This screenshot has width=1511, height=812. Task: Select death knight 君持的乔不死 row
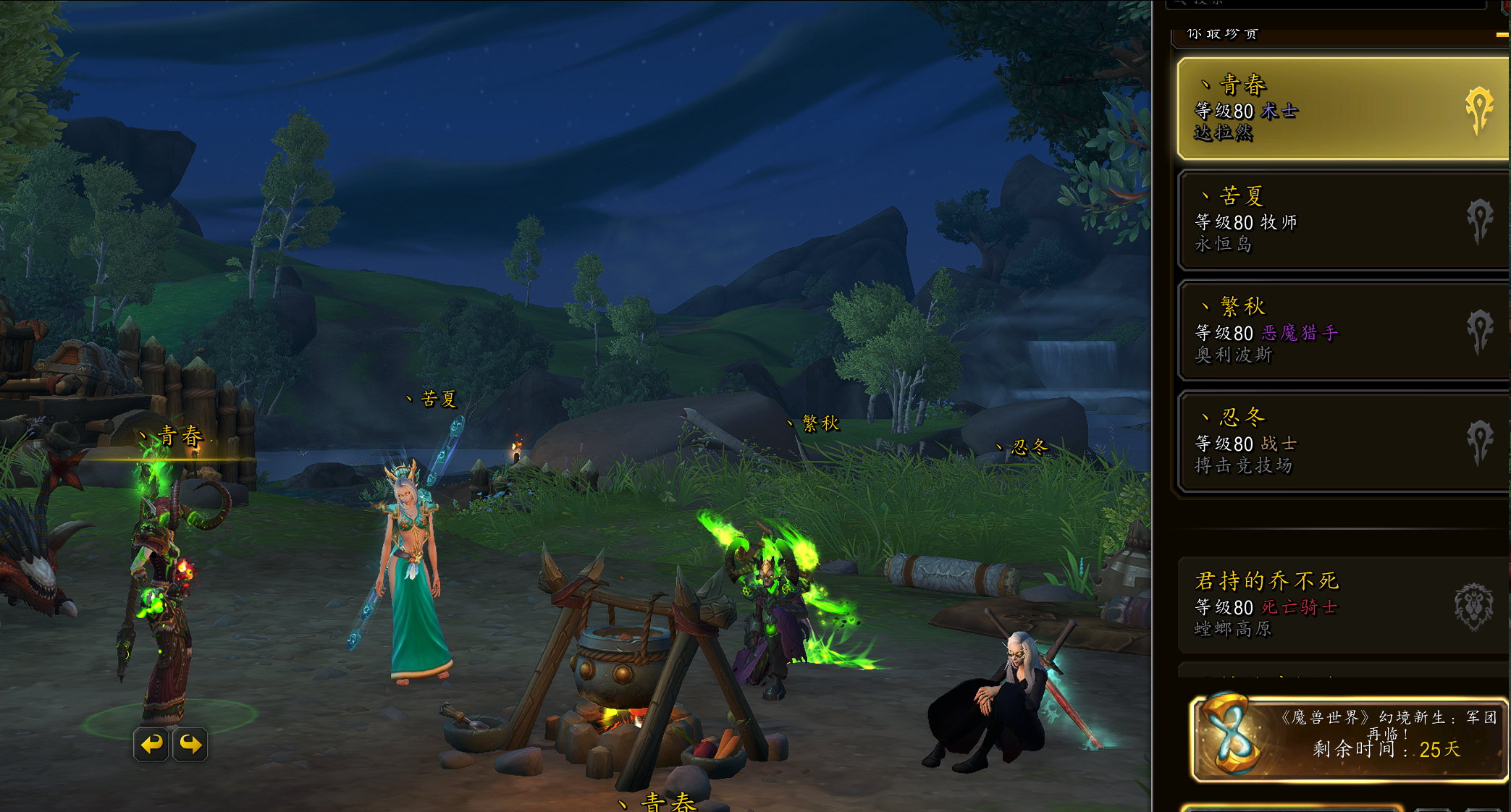pyautogui.click(x=1342, y=605)
